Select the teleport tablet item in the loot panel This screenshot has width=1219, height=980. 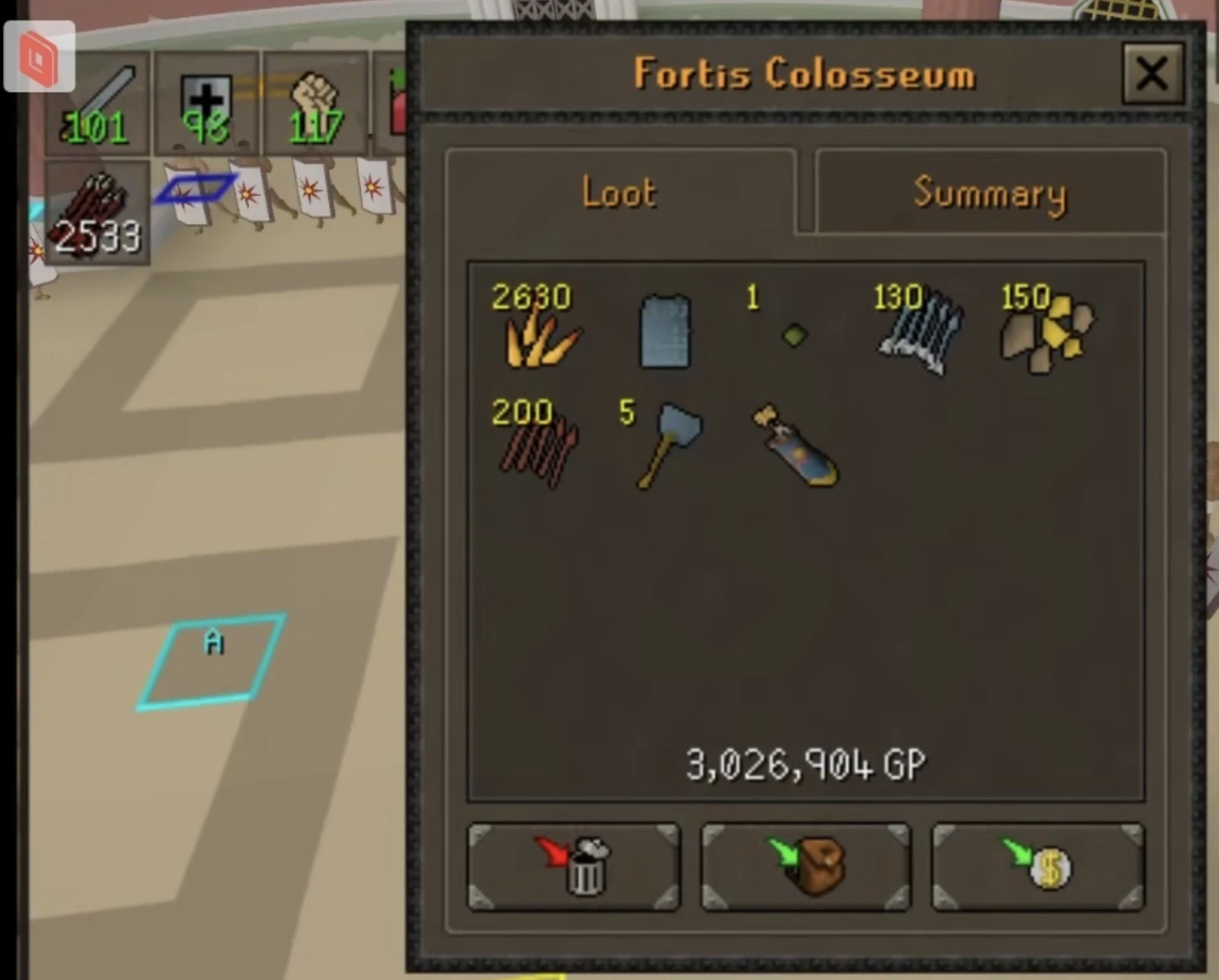(x=664, y=334)
